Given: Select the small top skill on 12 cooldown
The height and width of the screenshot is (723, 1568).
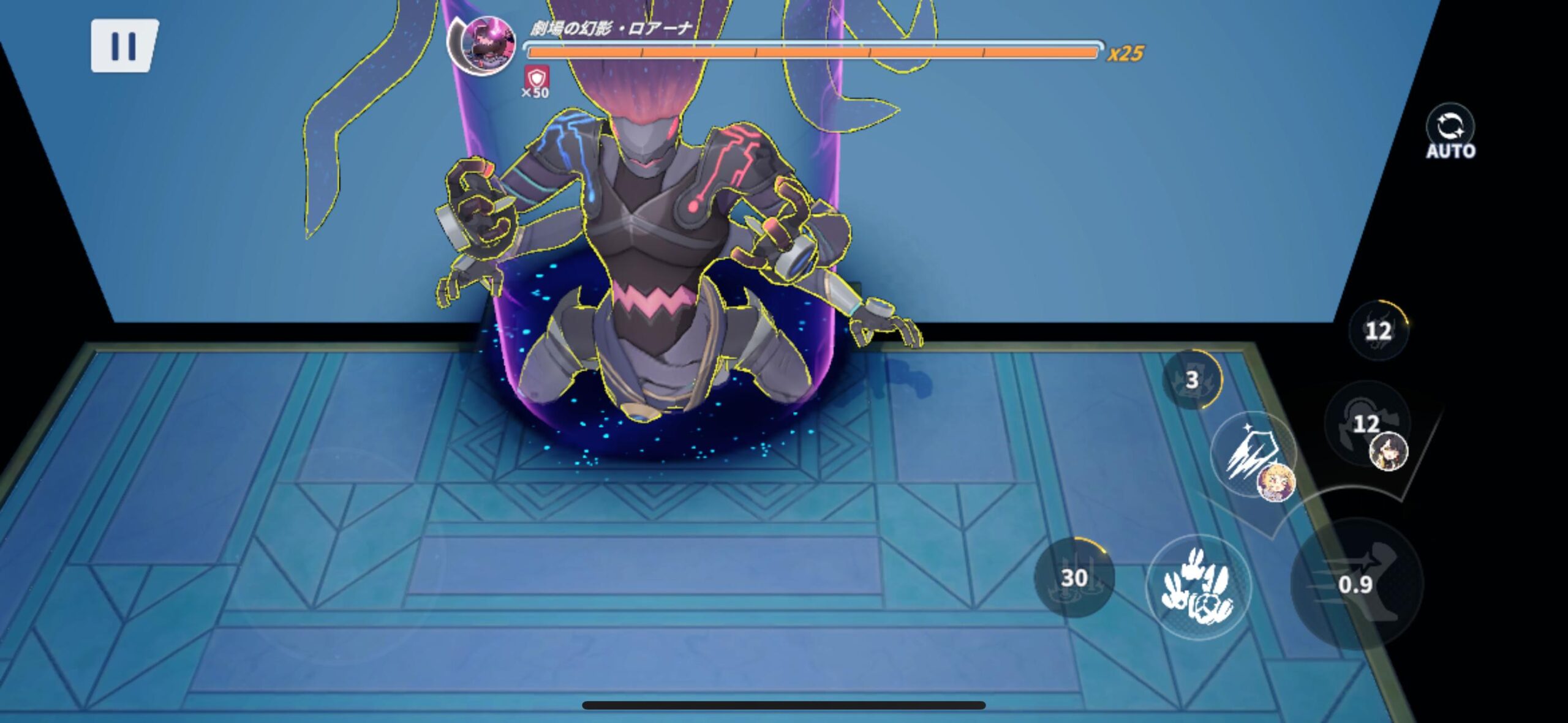Looking at the screenshot, I should [1378, 331].
